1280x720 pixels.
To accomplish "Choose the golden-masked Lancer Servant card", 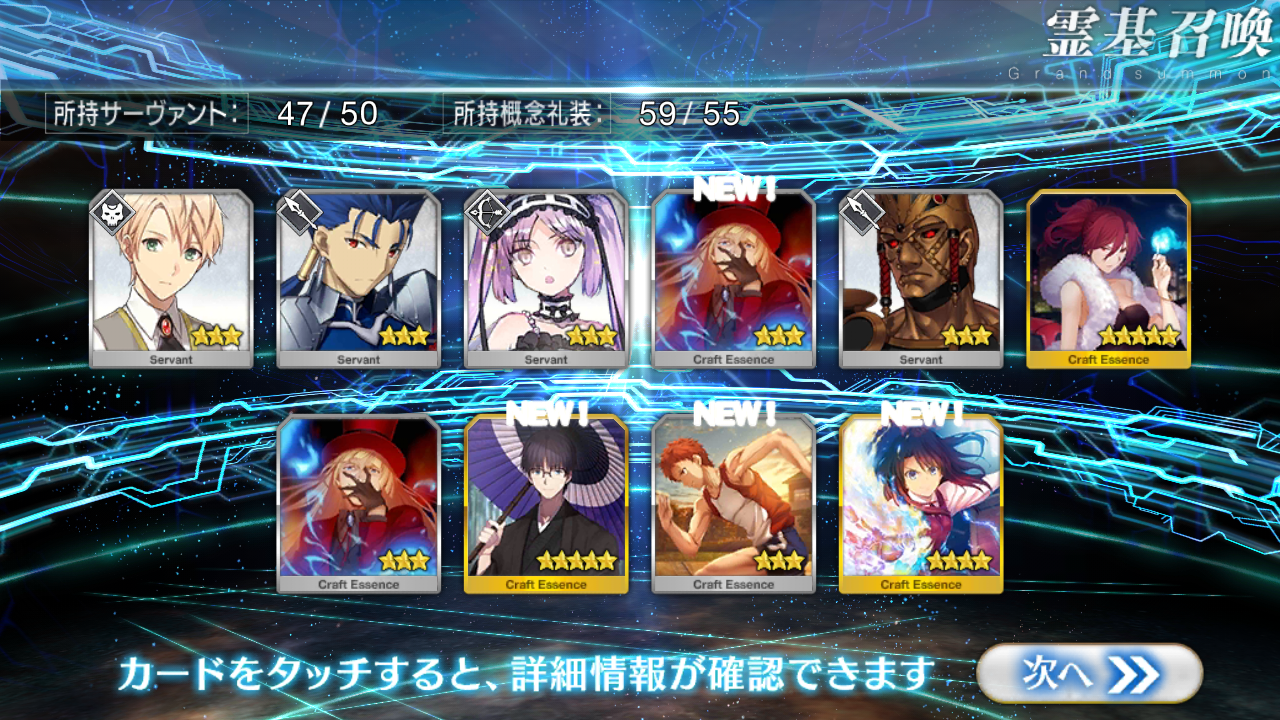I will pyautogui.click(x=921, y=275).
